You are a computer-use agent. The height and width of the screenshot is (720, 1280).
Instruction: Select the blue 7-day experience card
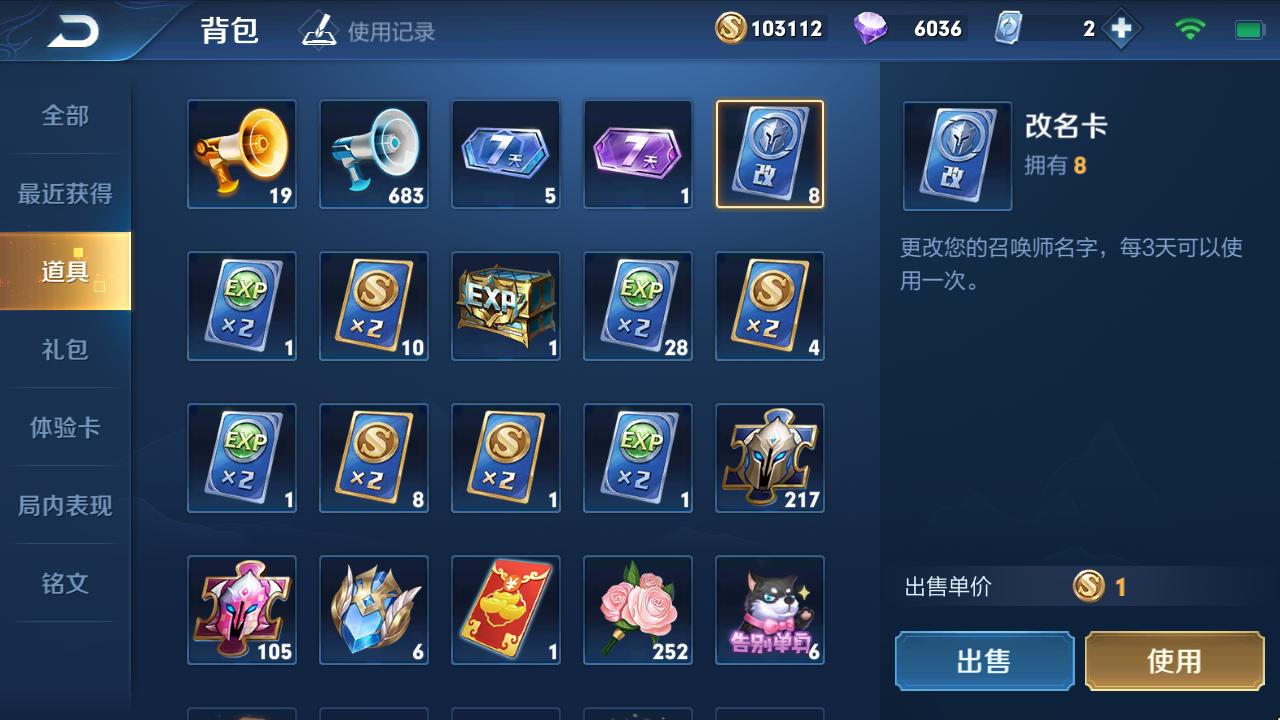(505, 155)
